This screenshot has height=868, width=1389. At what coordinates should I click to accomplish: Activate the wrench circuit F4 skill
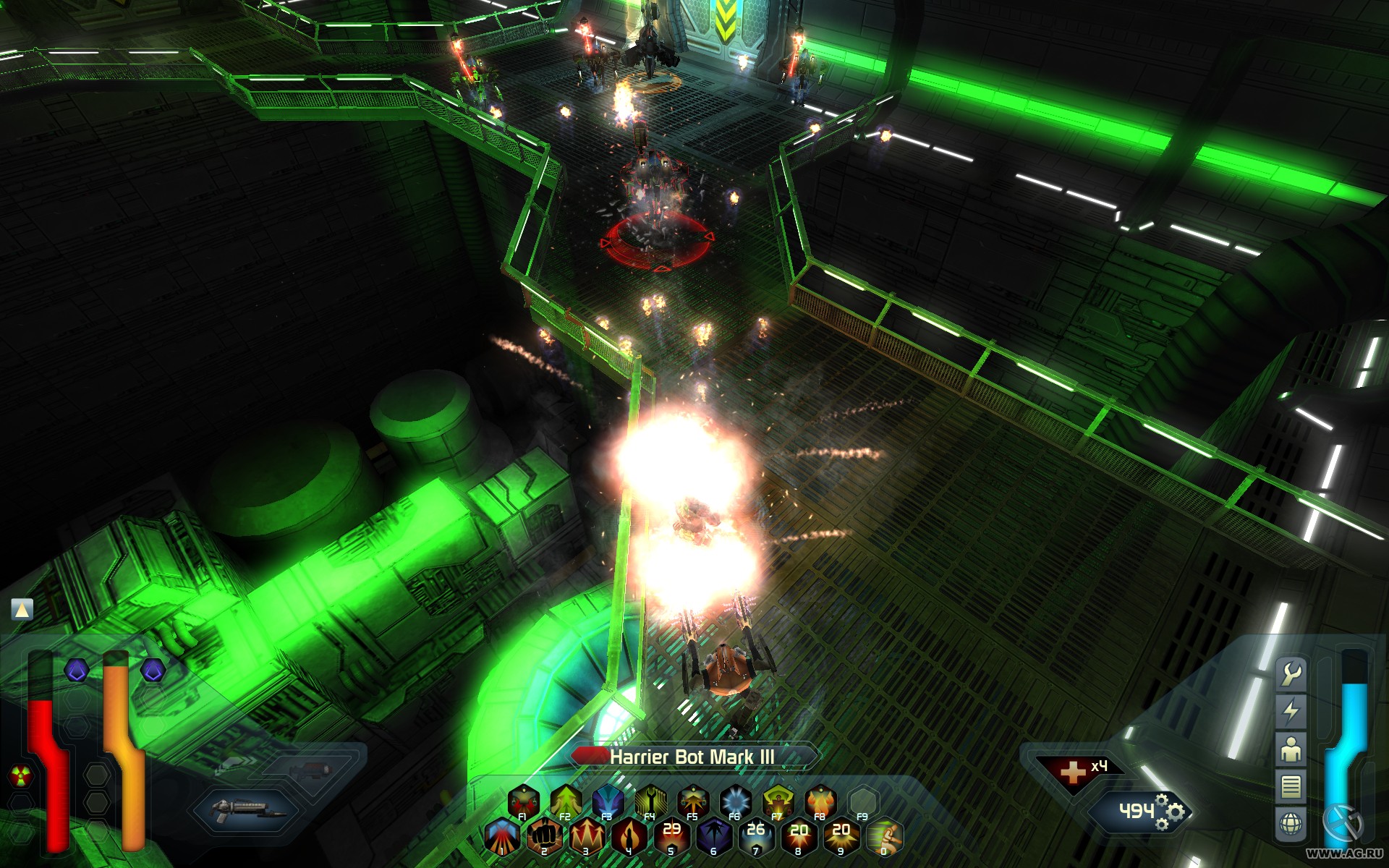[x=650, y=801]
